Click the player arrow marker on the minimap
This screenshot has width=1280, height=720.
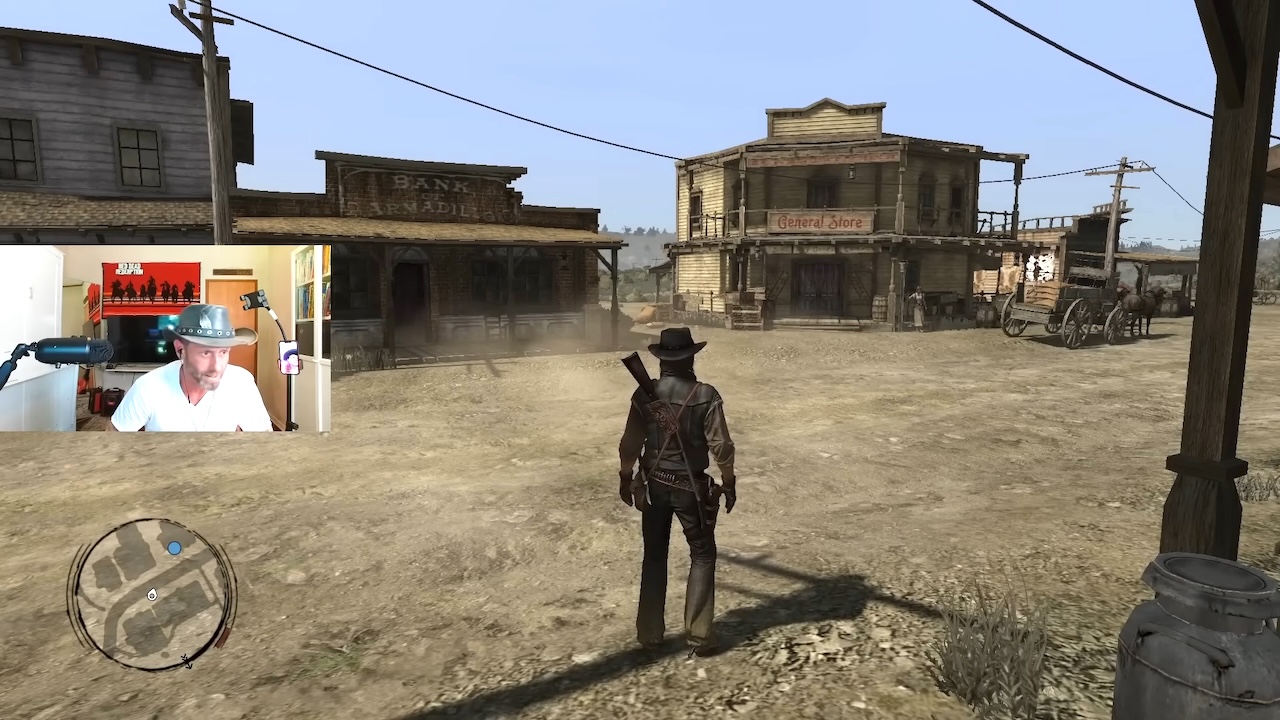(x=152, y=595)
